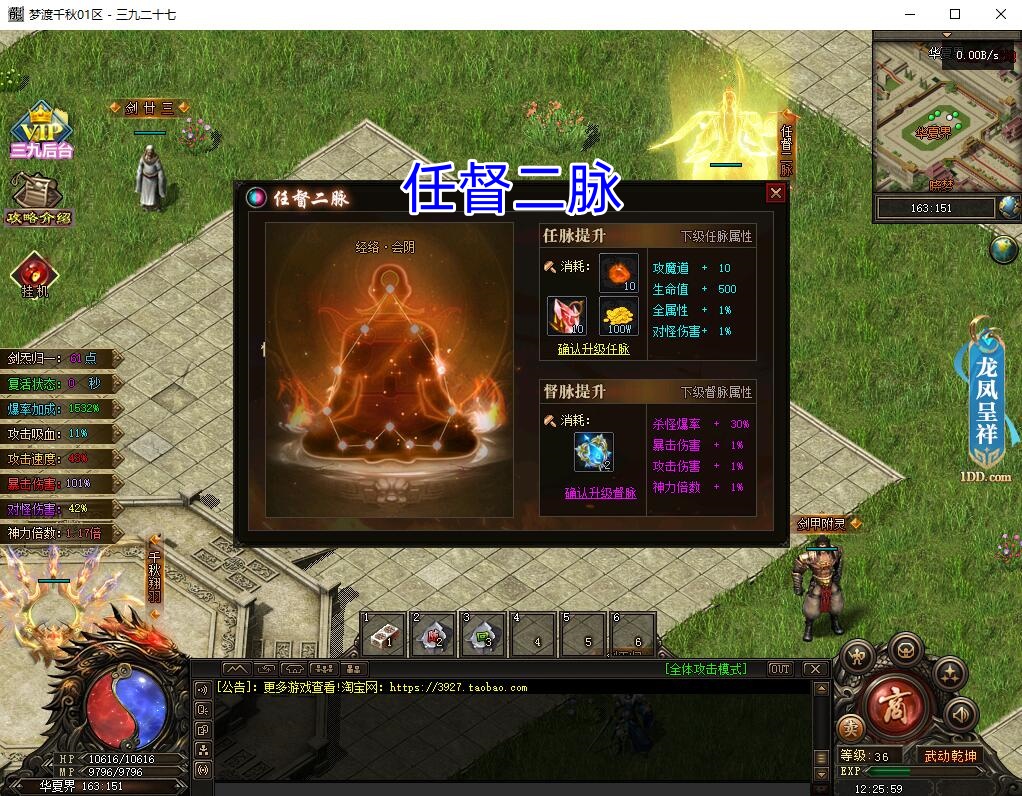Click the big red 离 button
This screenshot has width=1022, height=796.
point(891,706)
